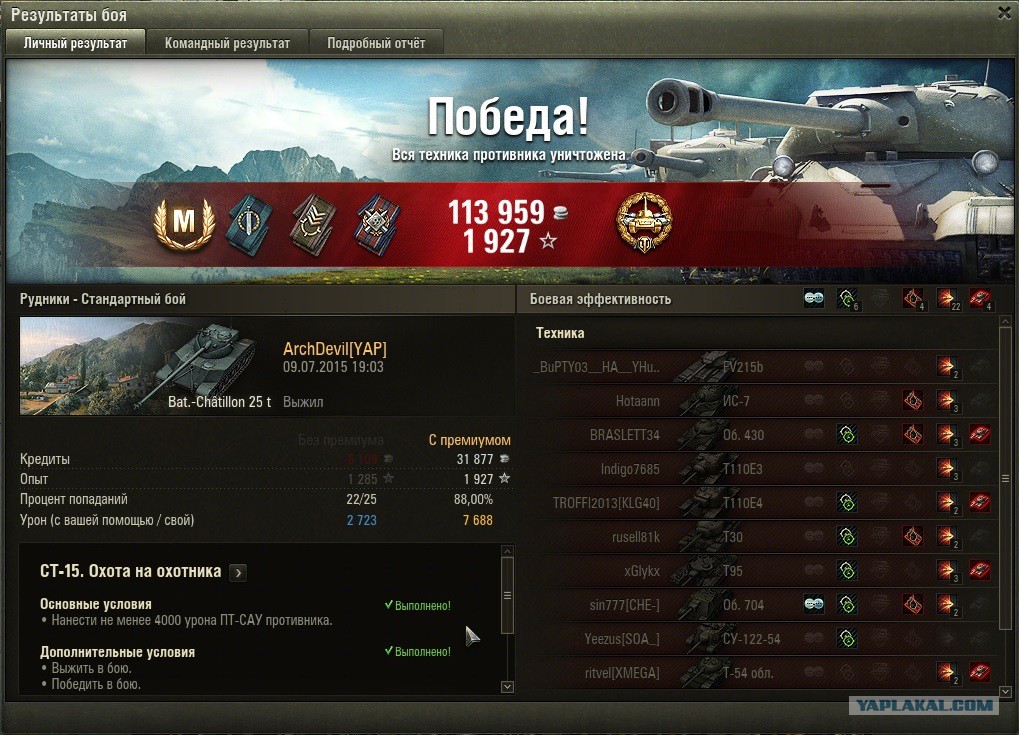Viewport: 1019px width, 735px height.
Task: Select the FV215b enemy row
Action: (760, 366)
